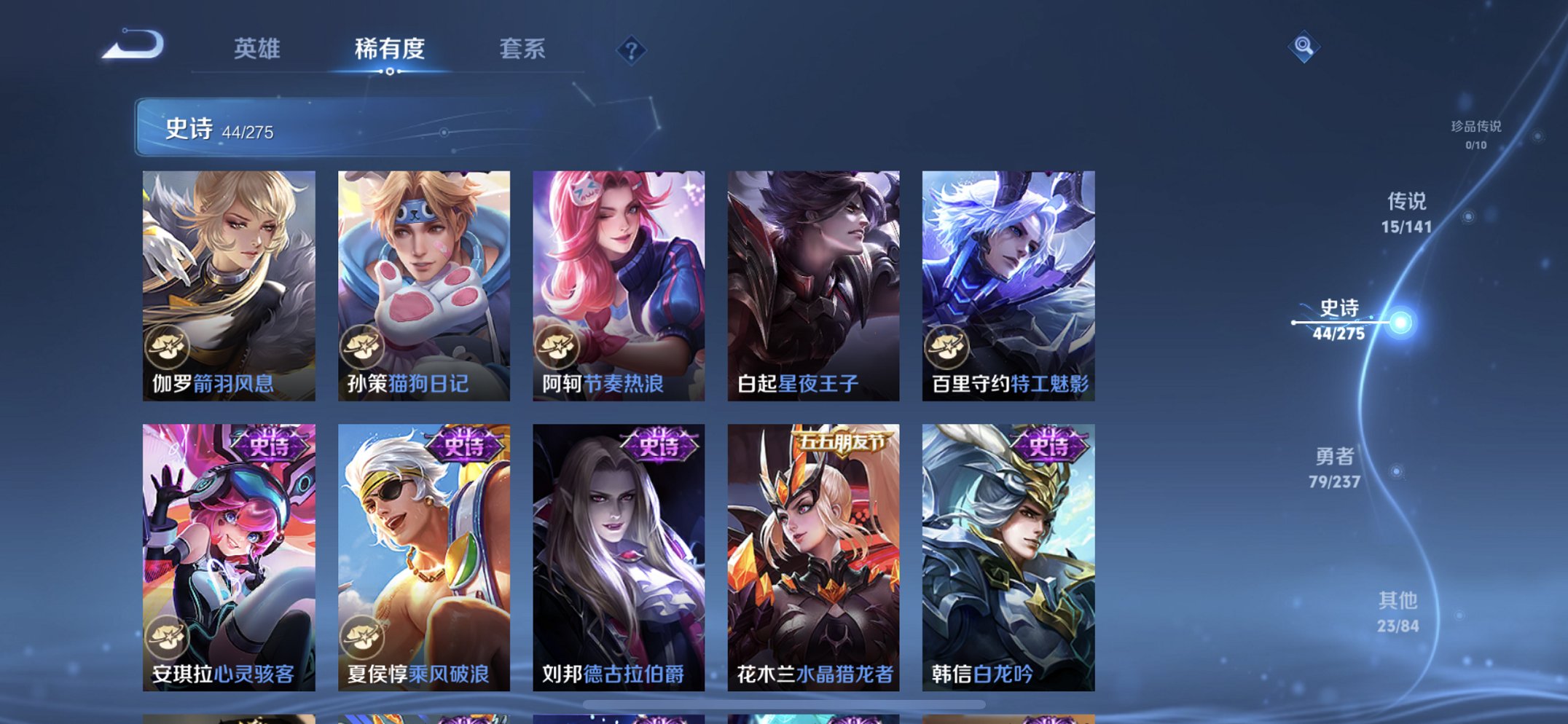Select the 稀有度 tab

(x=390, y=48)
